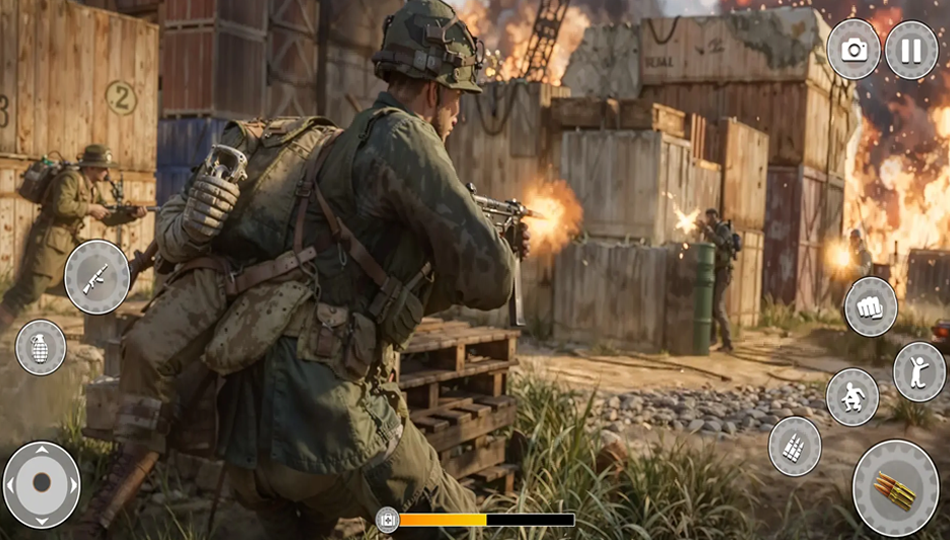Throw a grenade
Image resolution: width=950 pixels, height=540 pixels.
coord(41,347)
